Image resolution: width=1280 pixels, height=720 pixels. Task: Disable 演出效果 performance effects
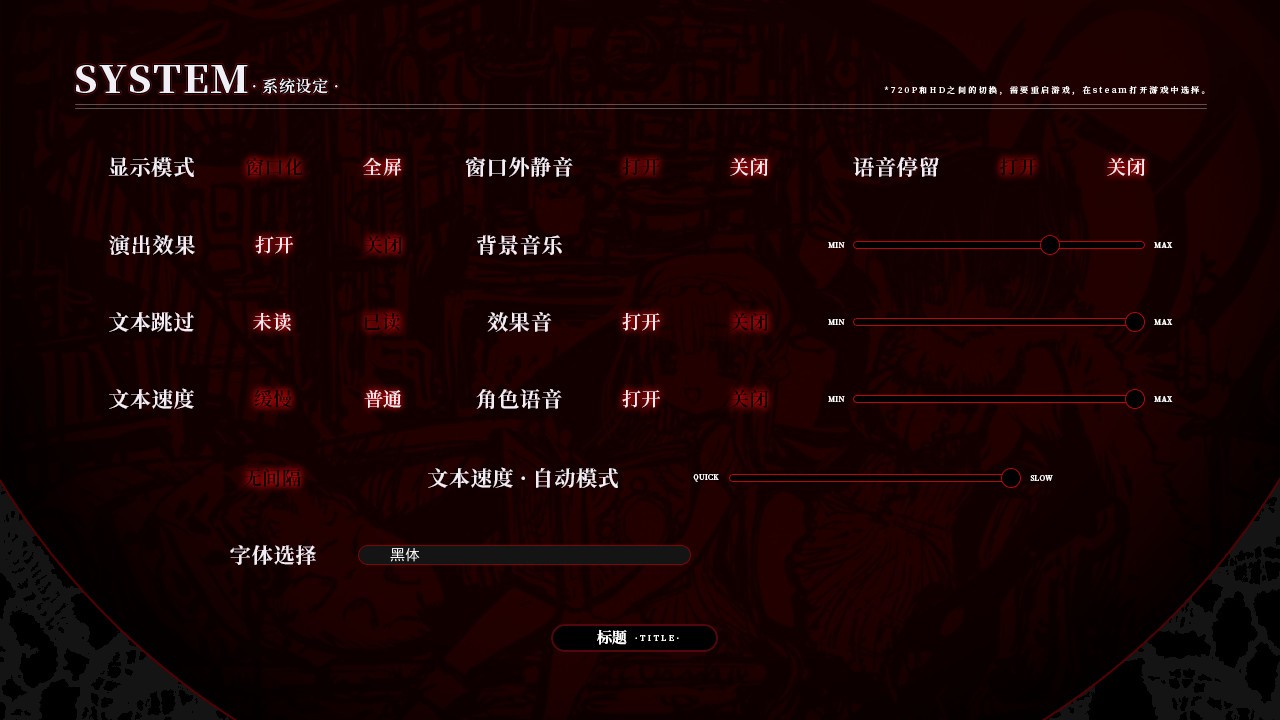pos(383,244)
